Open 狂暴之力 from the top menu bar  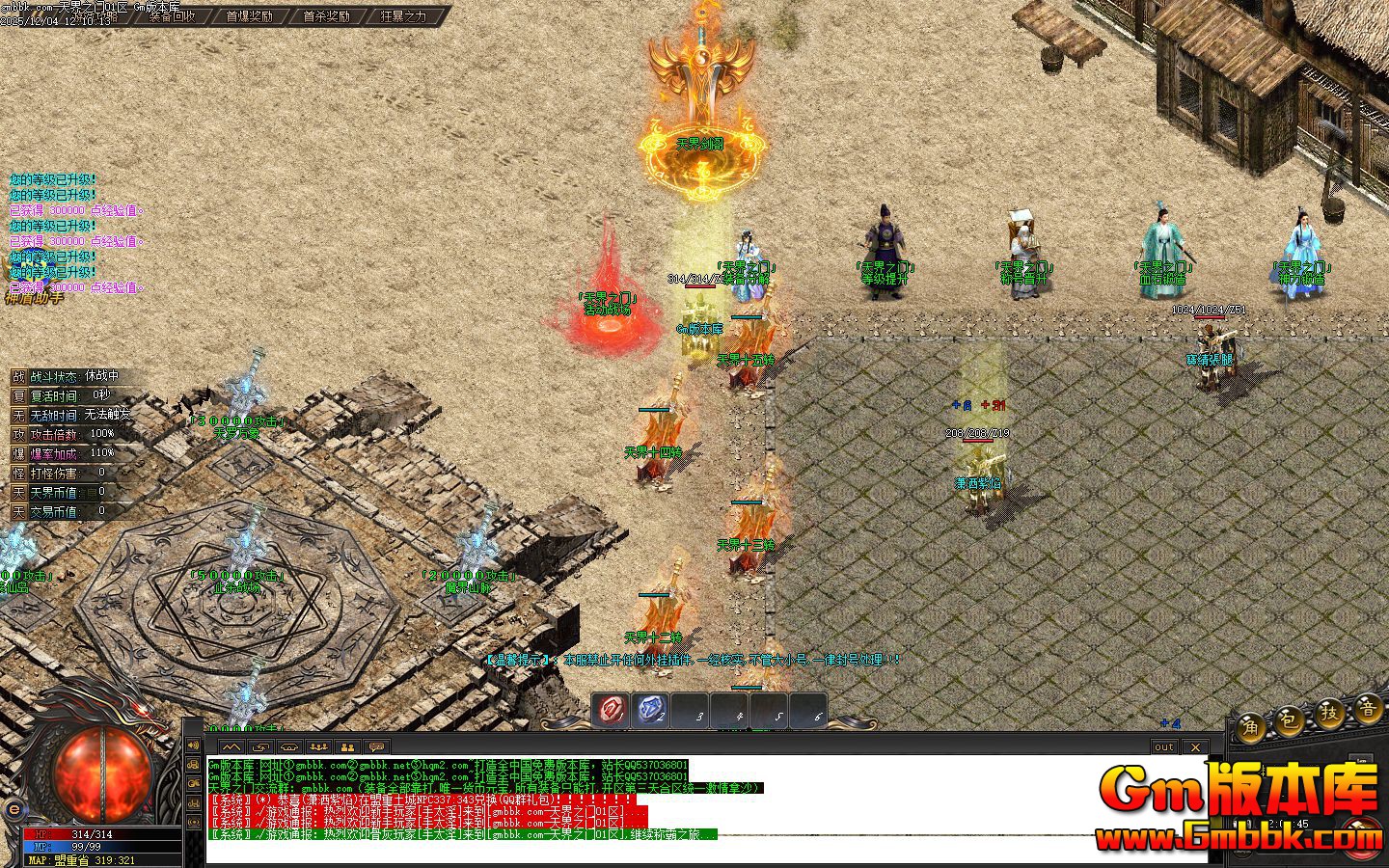coord(405,16)
